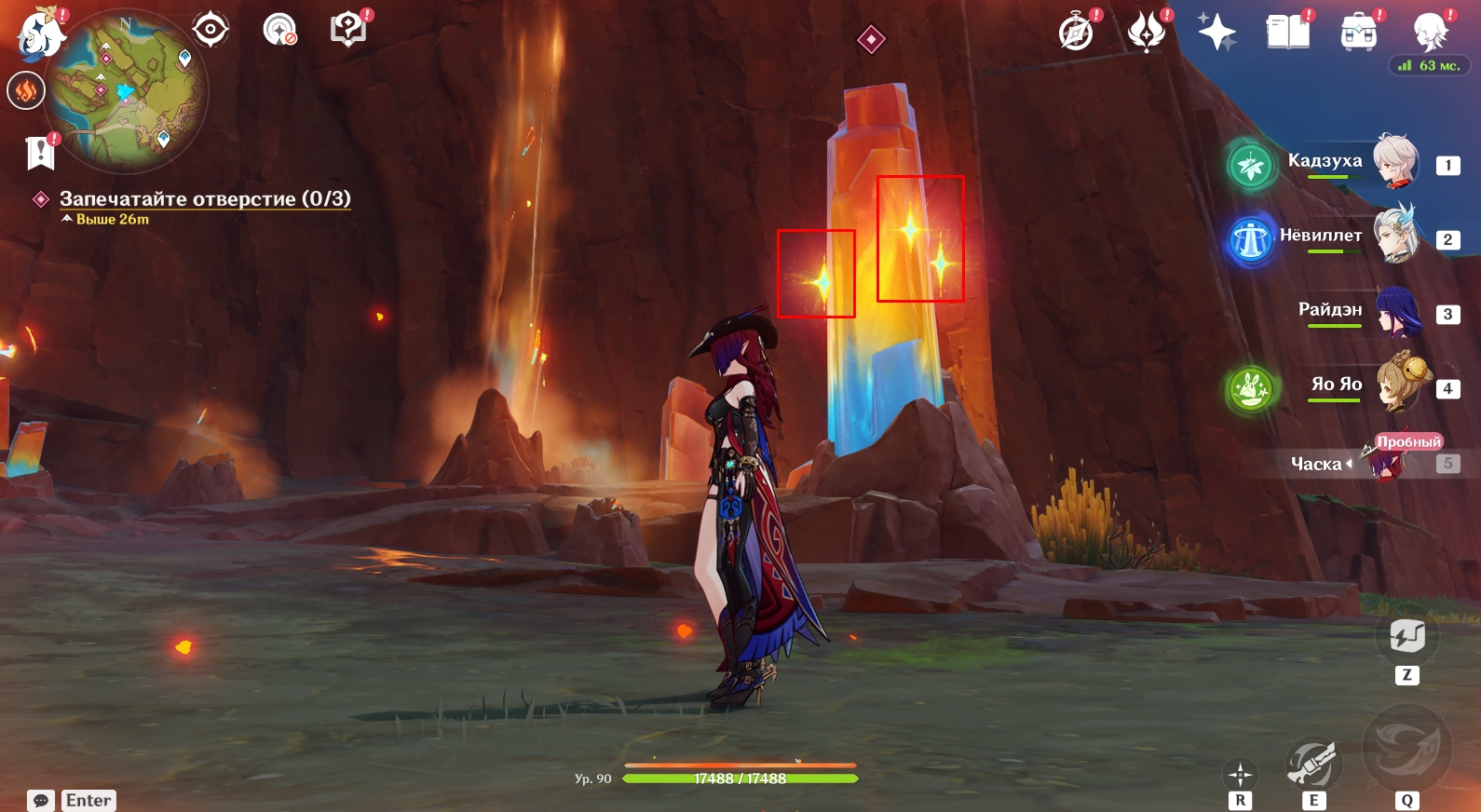Toggle the elemental sight eye icon
This screenshot has width=1481, height=812.
tap(211, 30)
